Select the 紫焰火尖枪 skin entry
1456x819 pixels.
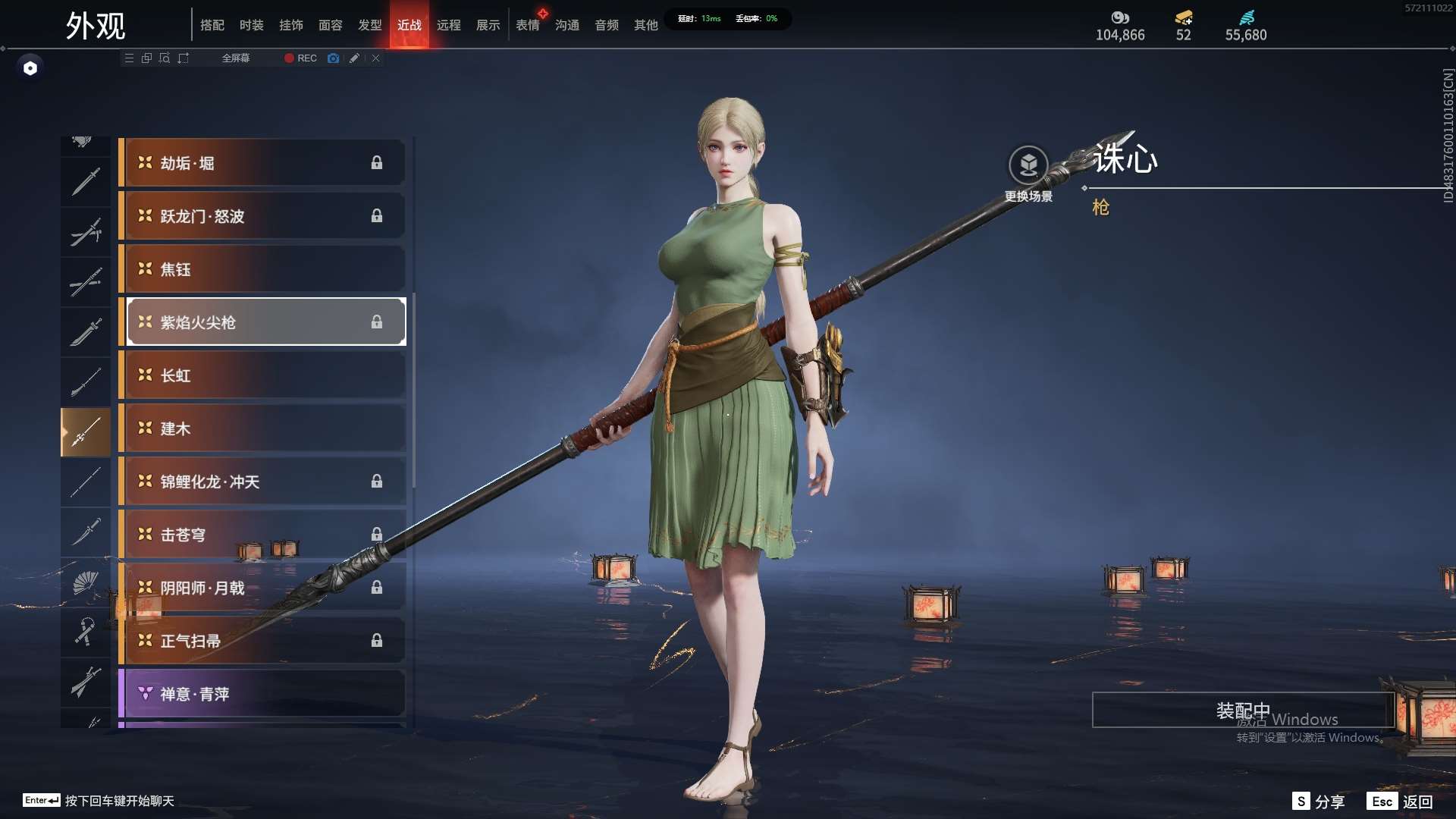[x=262, y=322]
